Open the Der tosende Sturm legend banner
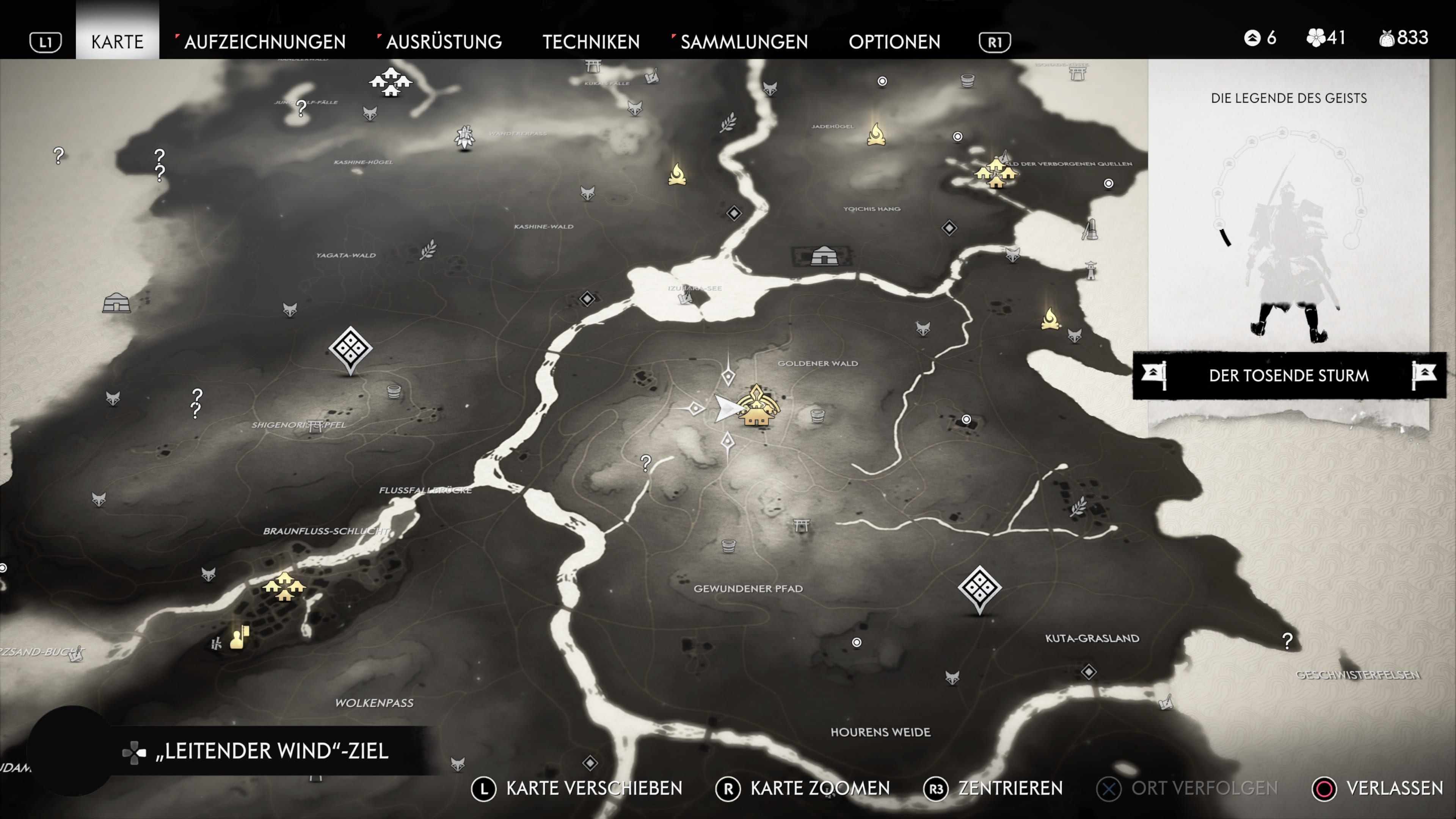 [x=1289, y=375]
